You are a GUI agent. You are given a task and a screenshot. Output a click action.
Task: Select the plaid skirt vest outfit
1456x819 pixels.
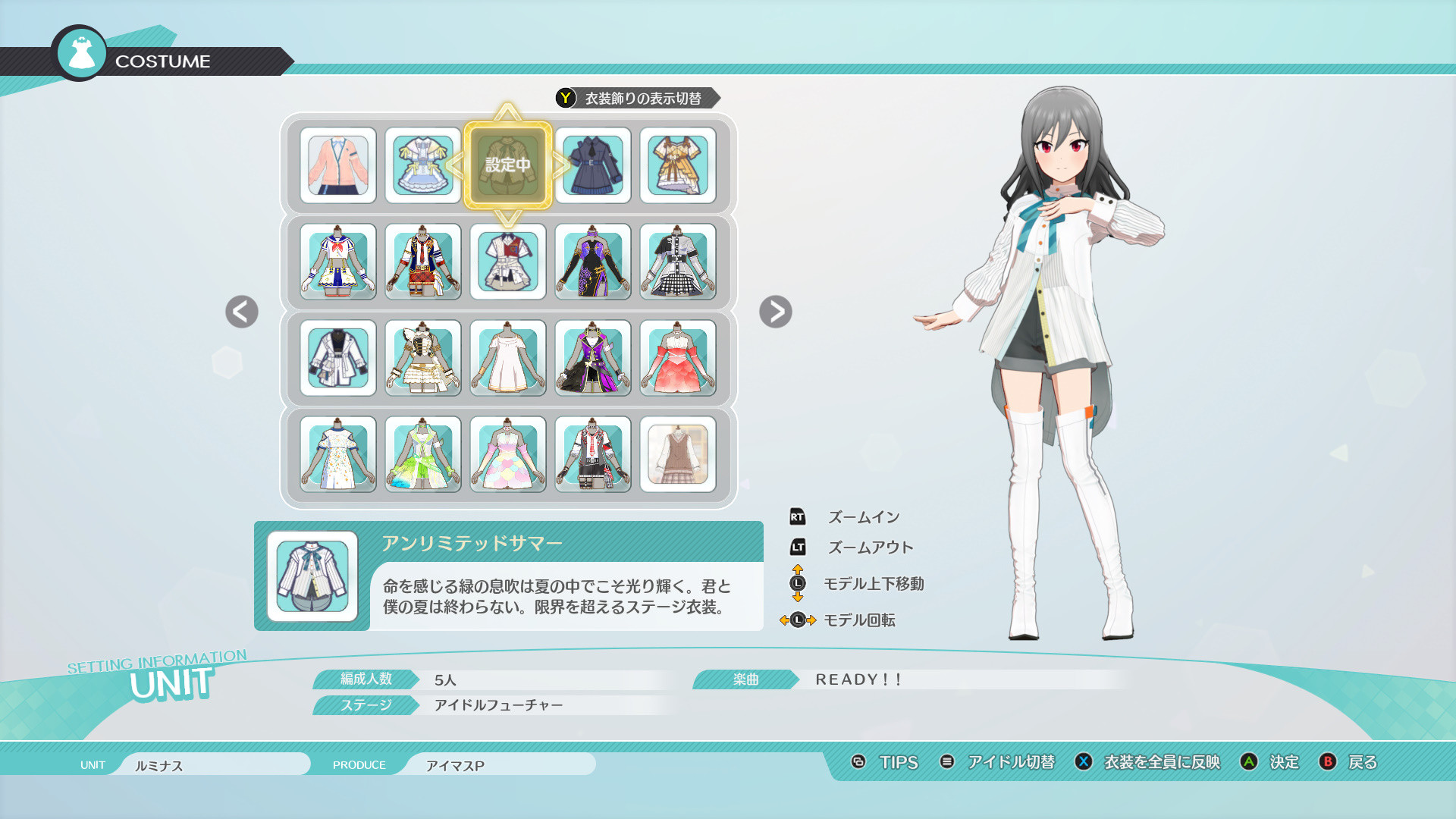tap(677, 455)
